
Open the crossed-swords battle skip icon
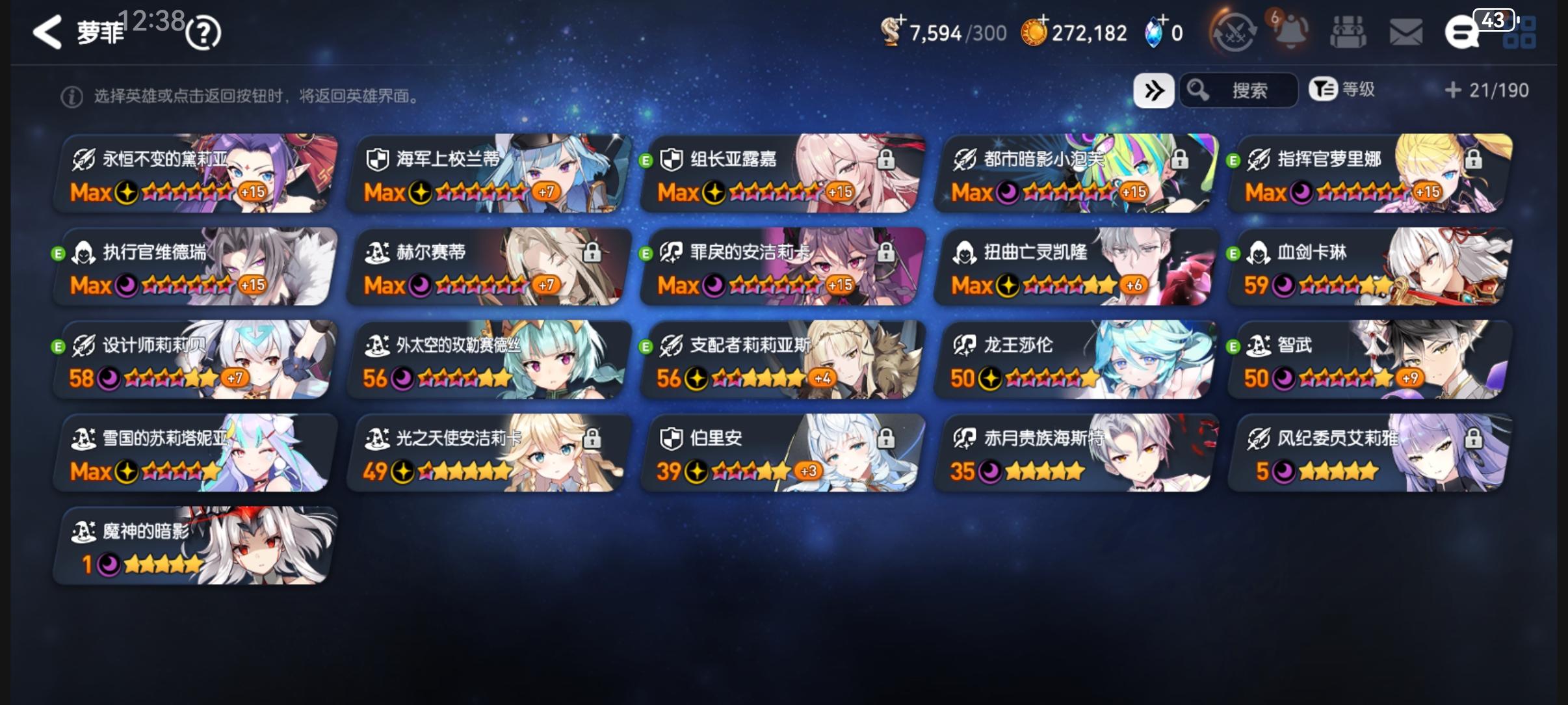coord(1235,31)
